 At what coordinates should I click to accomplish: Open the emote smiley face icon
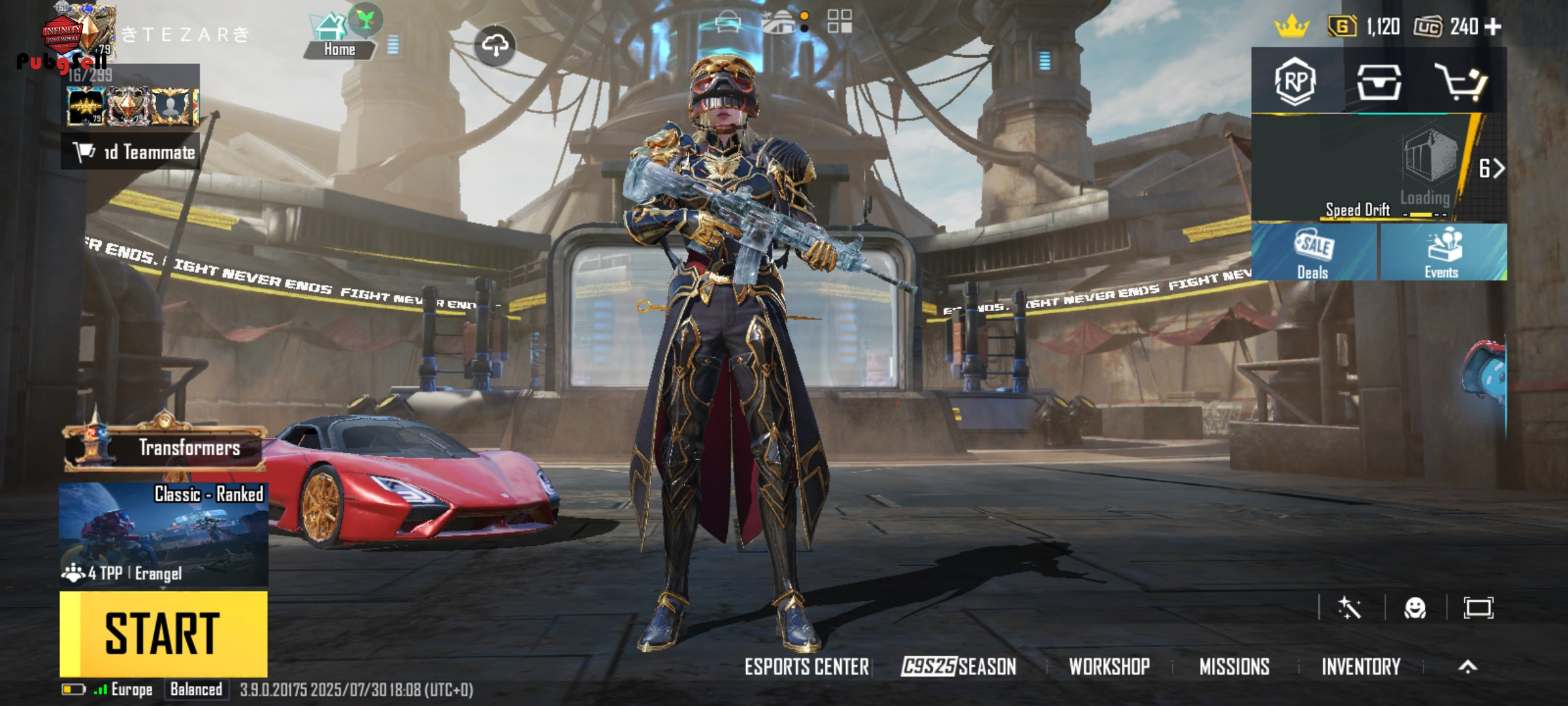pyautogui.click(x=1415, y=609)
